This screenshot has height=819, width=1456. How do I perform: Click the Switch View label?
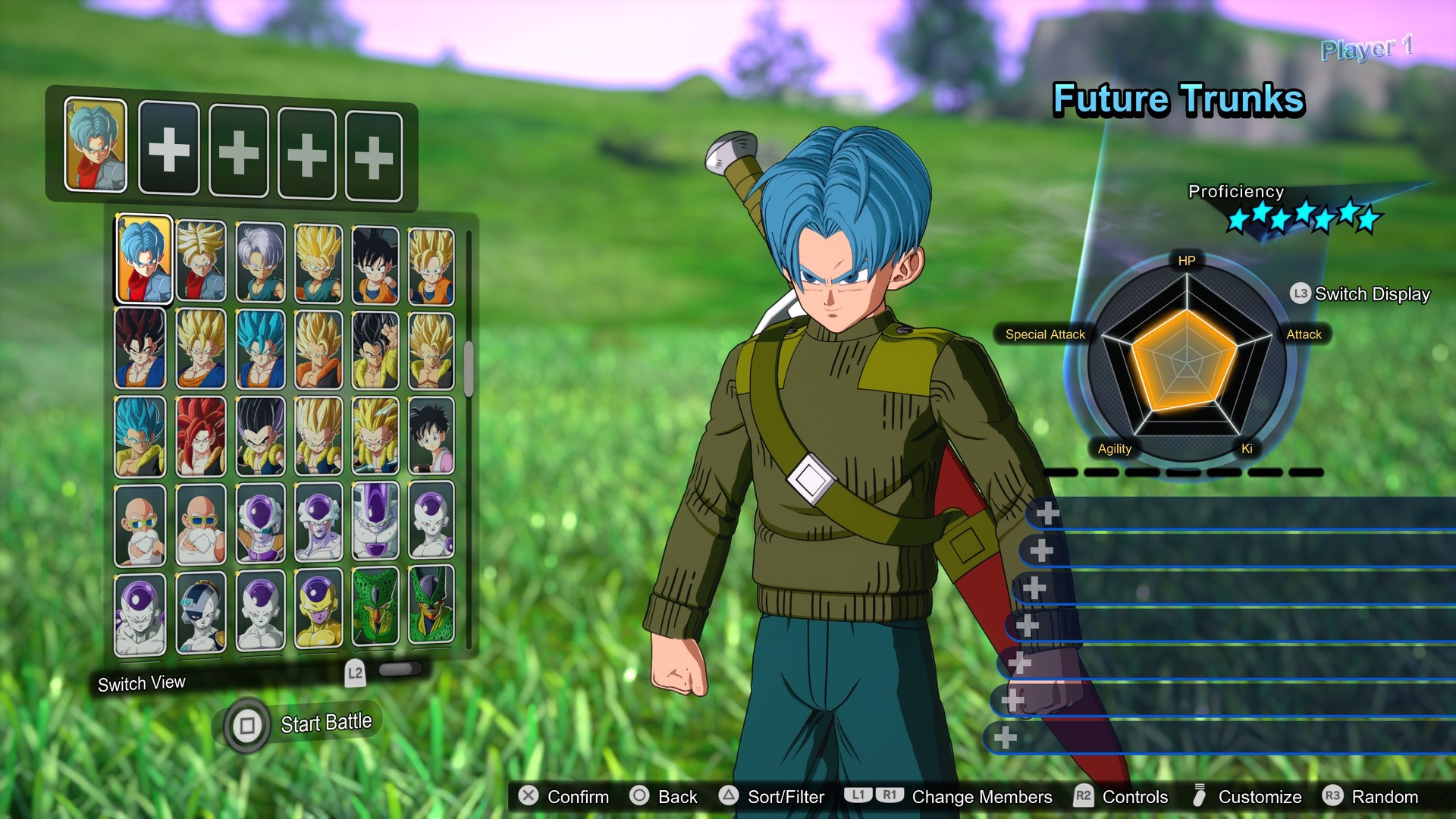pos(141,682)
